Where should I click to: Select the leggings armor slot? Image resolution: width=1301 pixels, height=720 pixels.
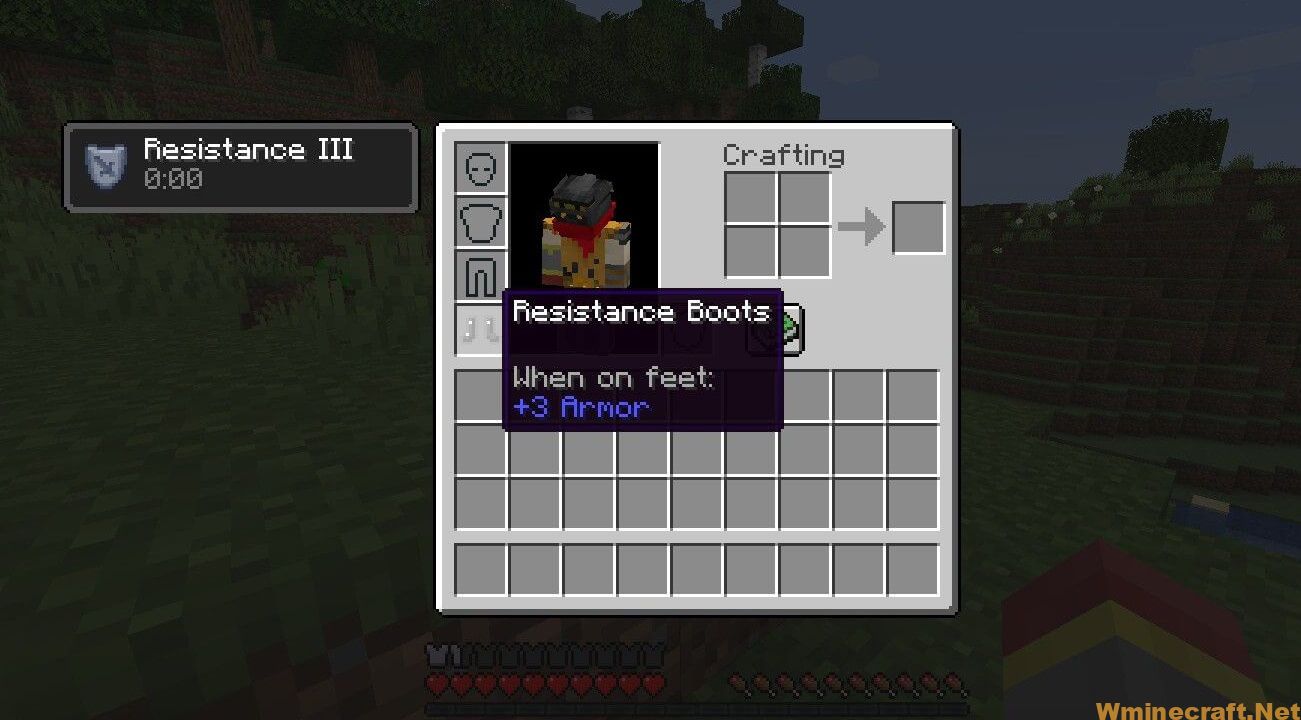coord(479,273)
